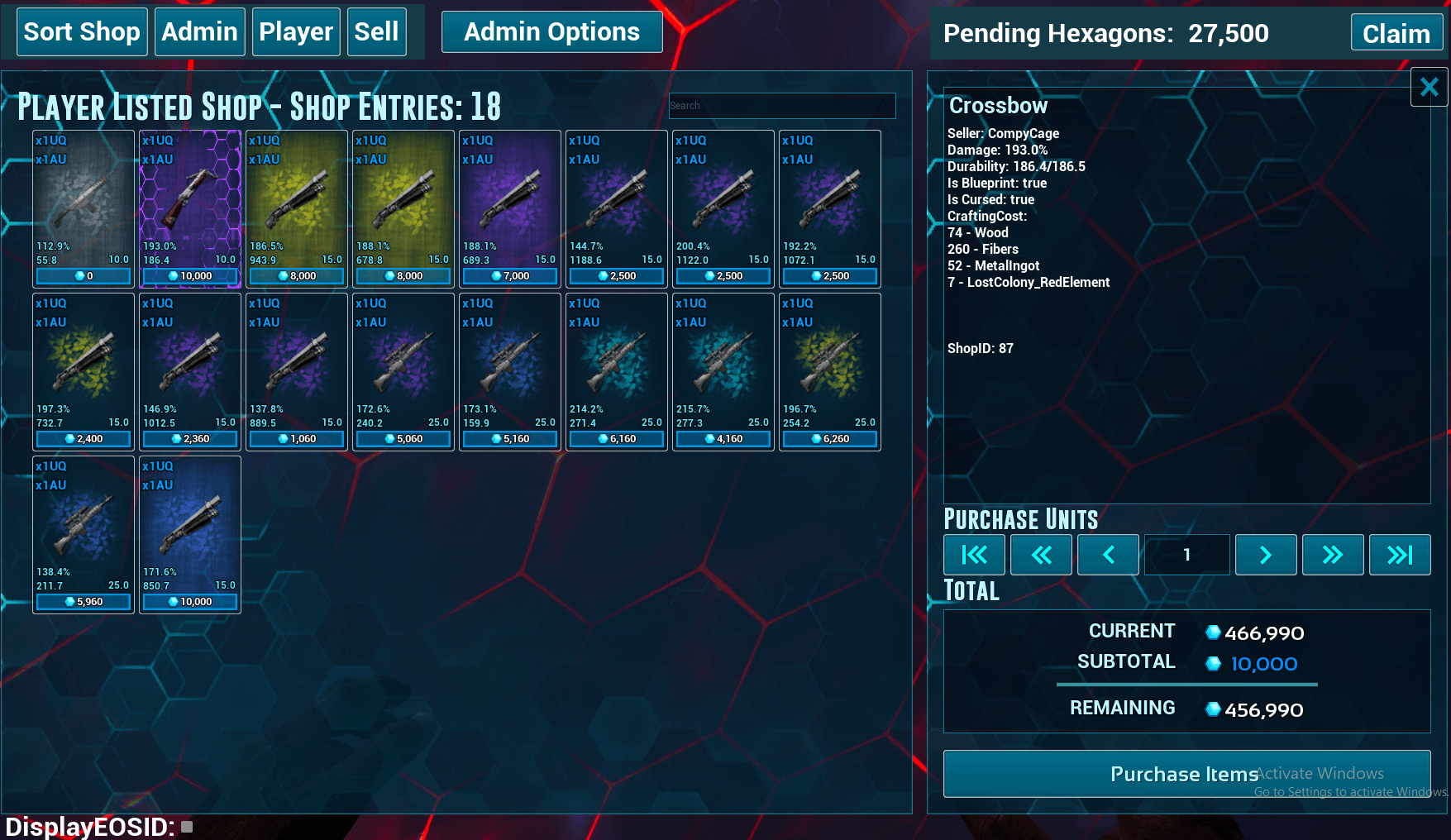The width and height of the screenshot is (1451, 840).
Task: Switch to the Admin shop tab
Action: click(199, 32)
